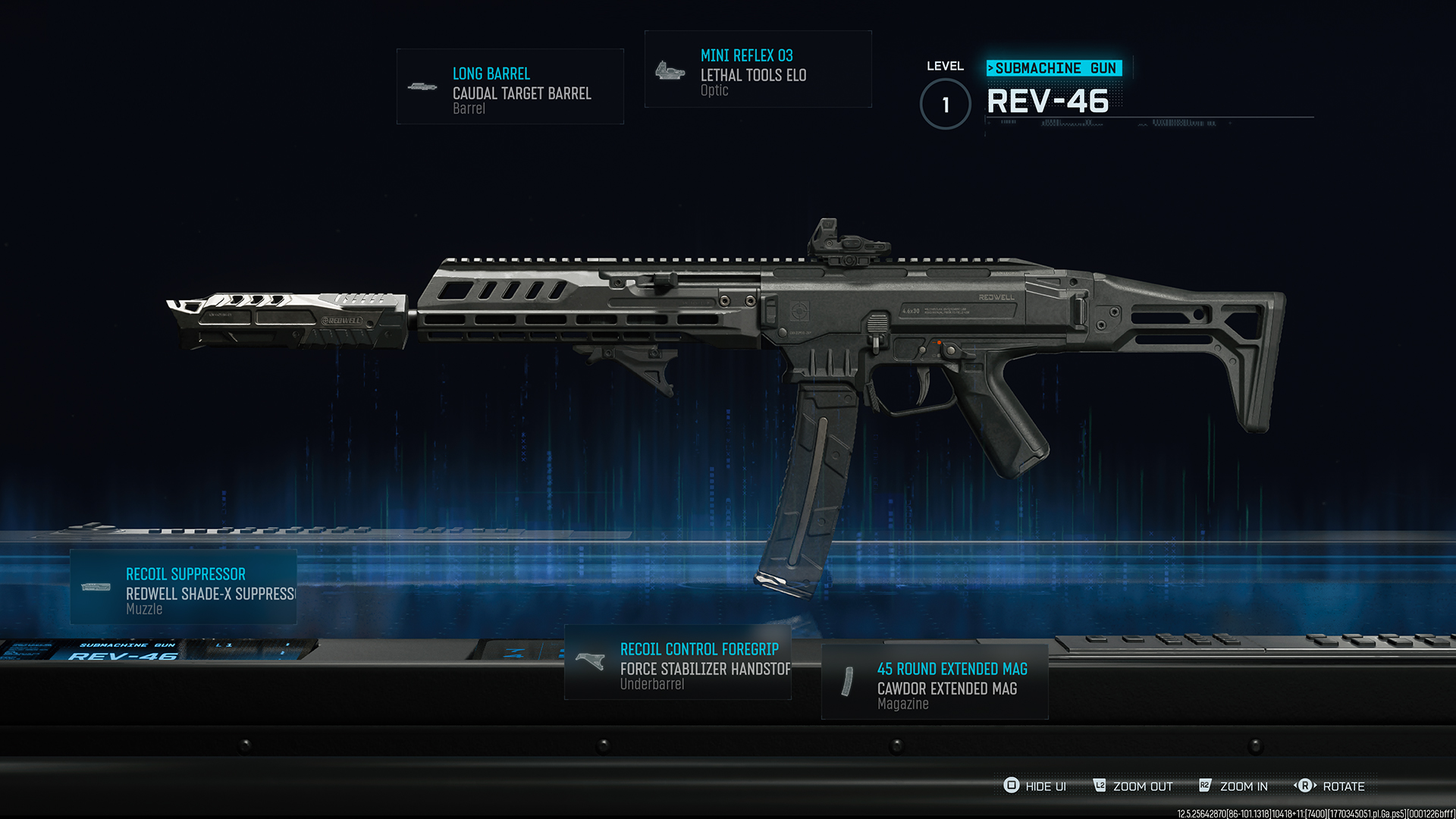
Task: Click the Recoil Suppressor muzzle icon
Action: [x=96, y=587]
